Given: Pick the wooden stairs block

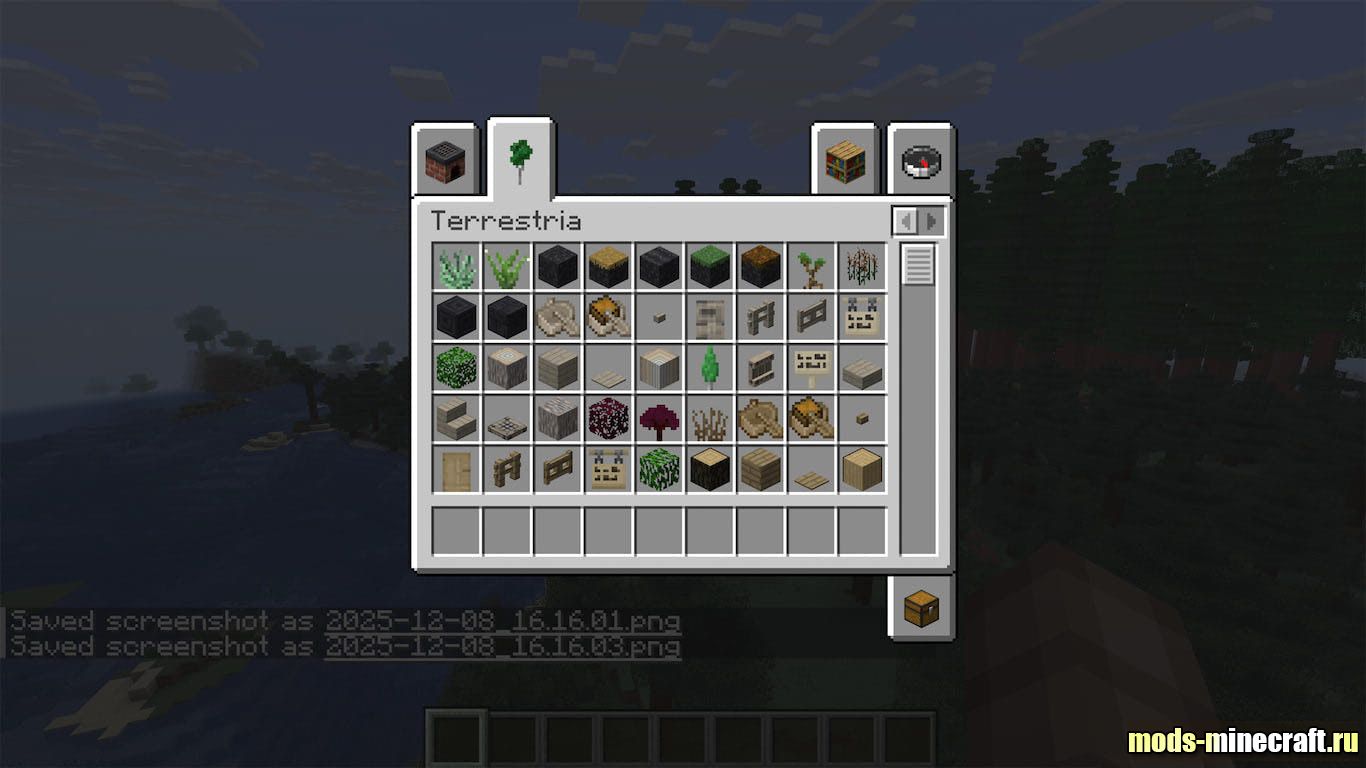Looking at the screenshot, I should pos(457,419).
